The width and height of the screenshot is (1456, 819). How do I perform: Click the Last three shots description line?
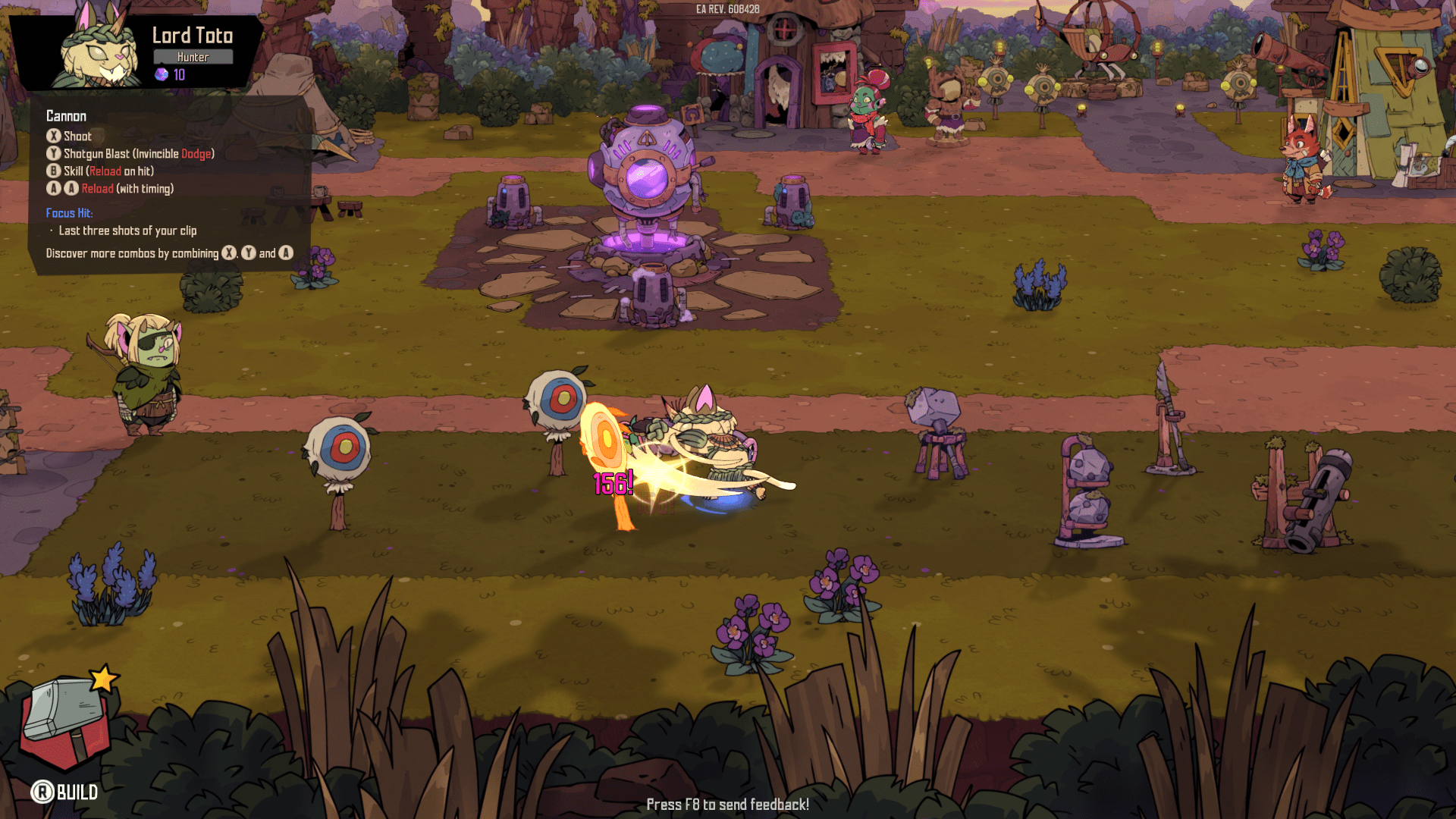[x=127, y=231]
